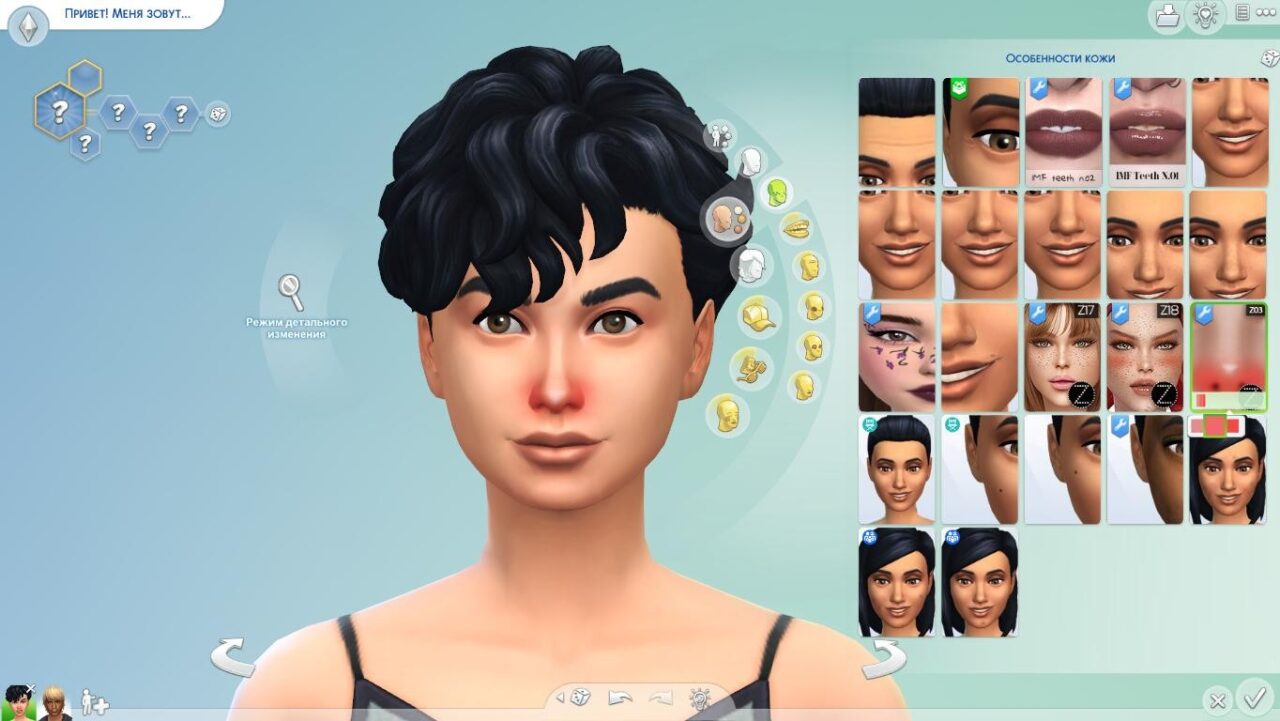Rotate the Sim with the left arrow
1280x721 pixels.
point(233,658)
